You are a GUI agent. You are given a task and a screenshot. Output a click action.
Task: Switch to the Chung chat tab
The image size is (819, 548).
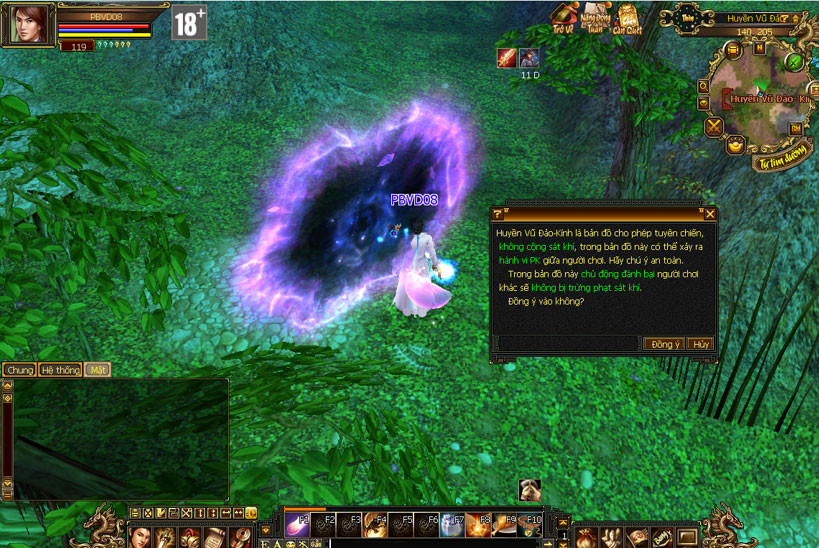click(19, 370)
